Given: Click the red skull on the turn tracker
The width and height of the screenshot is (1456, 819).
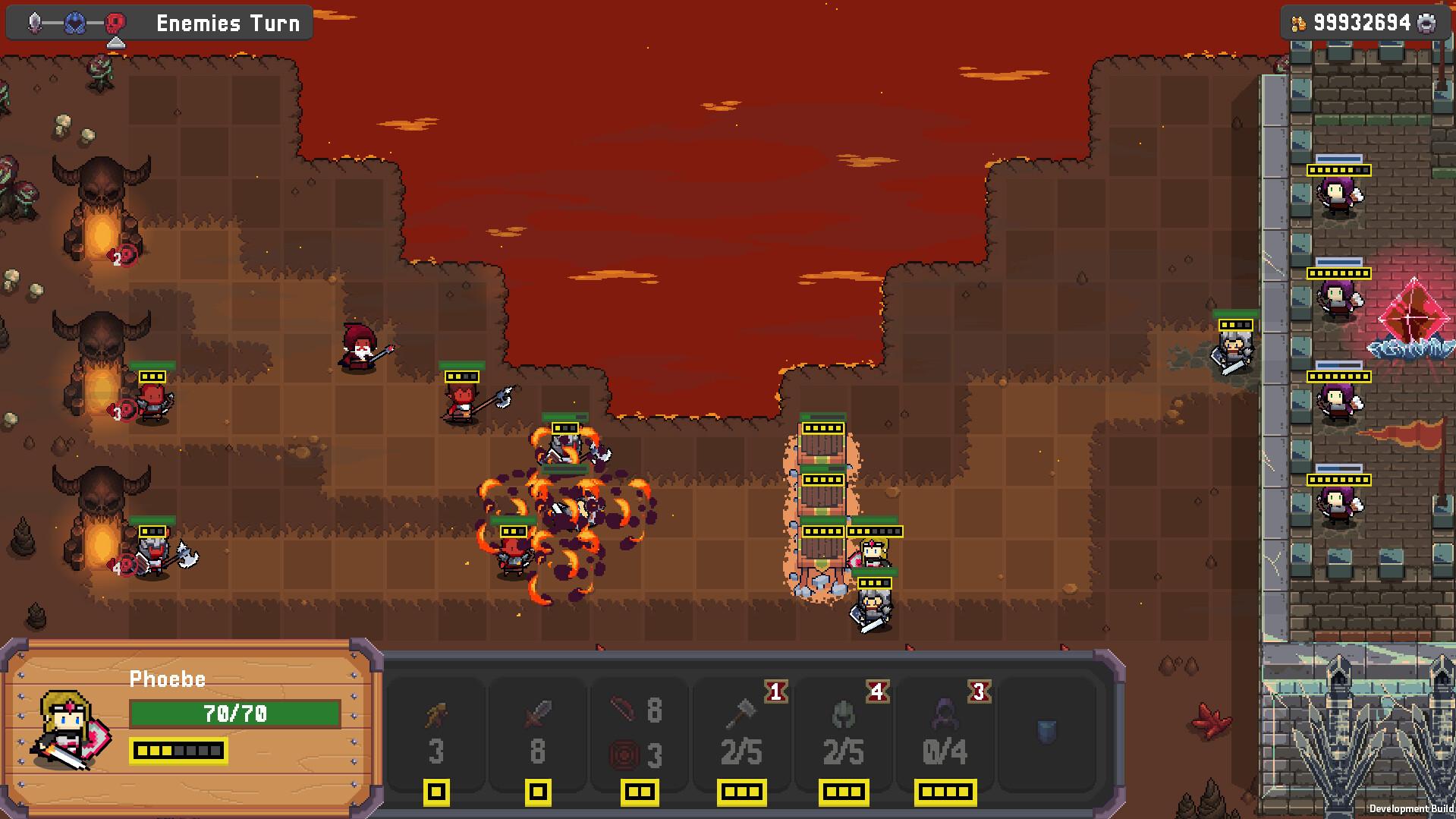Looking at the screenshot, I should point(115,20).
